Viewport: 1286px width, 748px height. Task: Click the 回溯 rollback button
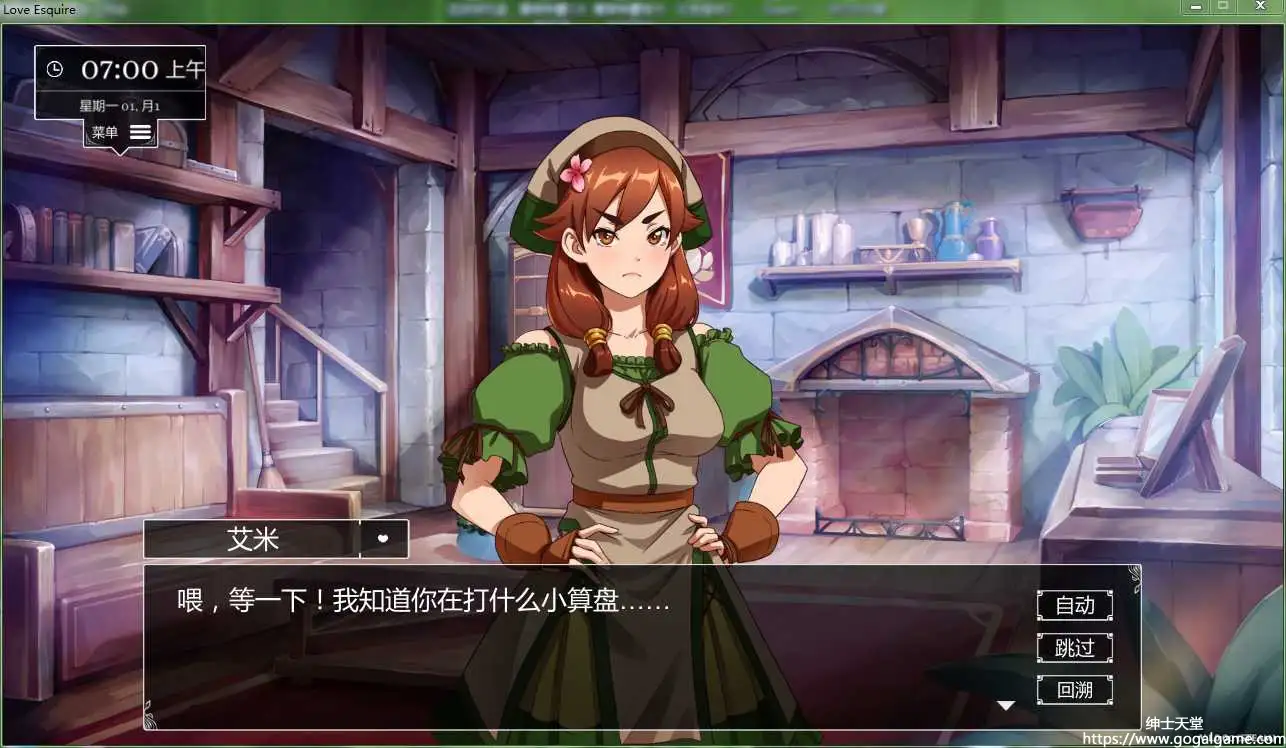pyautogui.click(x=1074, y=690)
